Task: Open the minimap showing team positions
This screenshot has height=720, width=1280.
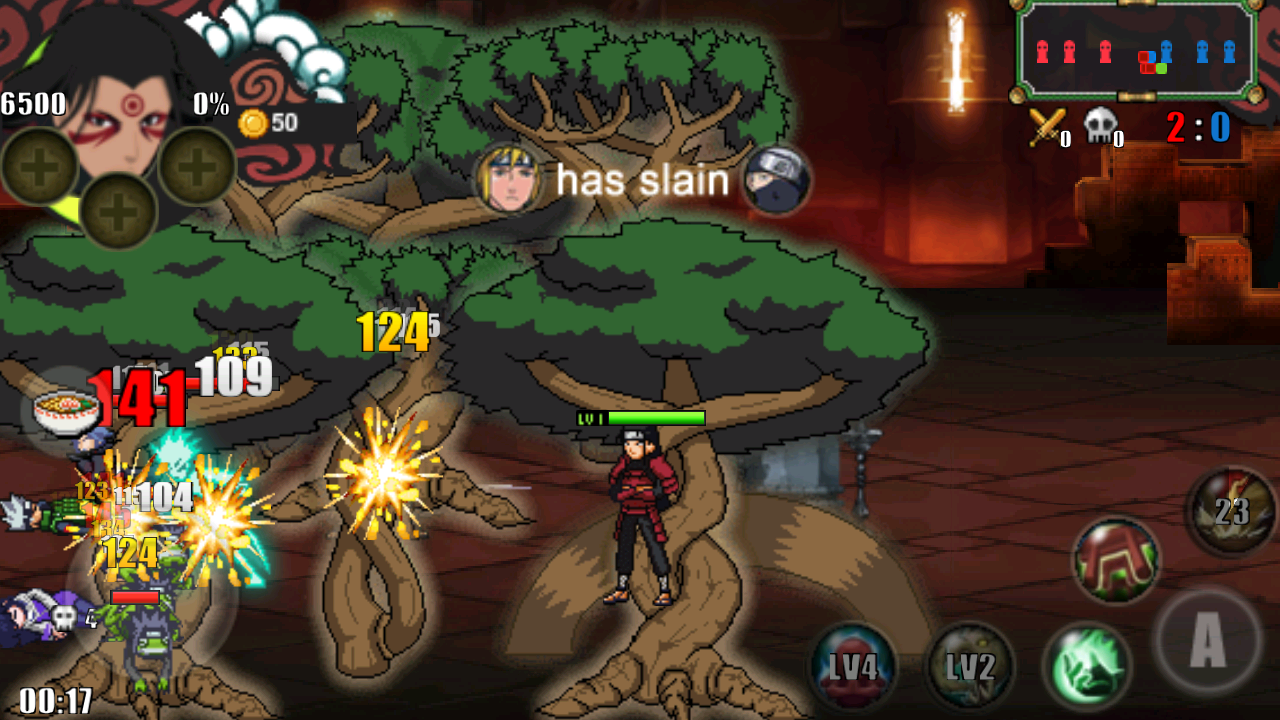Action: (x=1136, y=50)
